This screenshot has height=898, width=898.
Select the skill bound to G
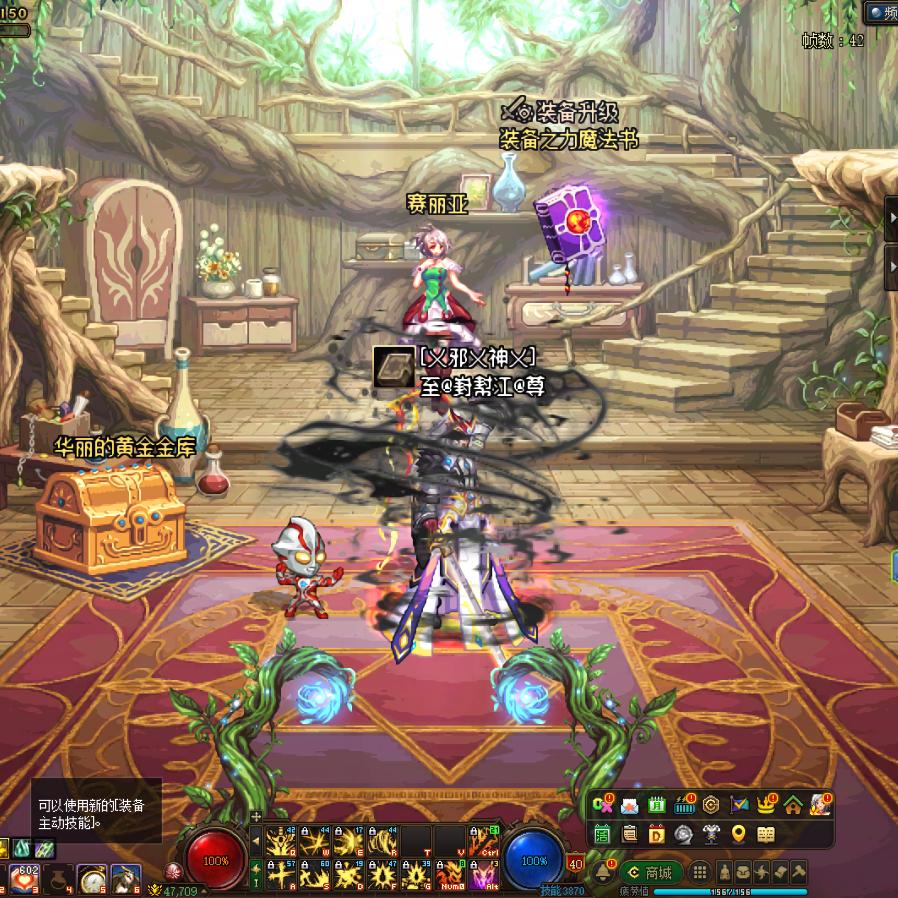click(x=415, y=876)
